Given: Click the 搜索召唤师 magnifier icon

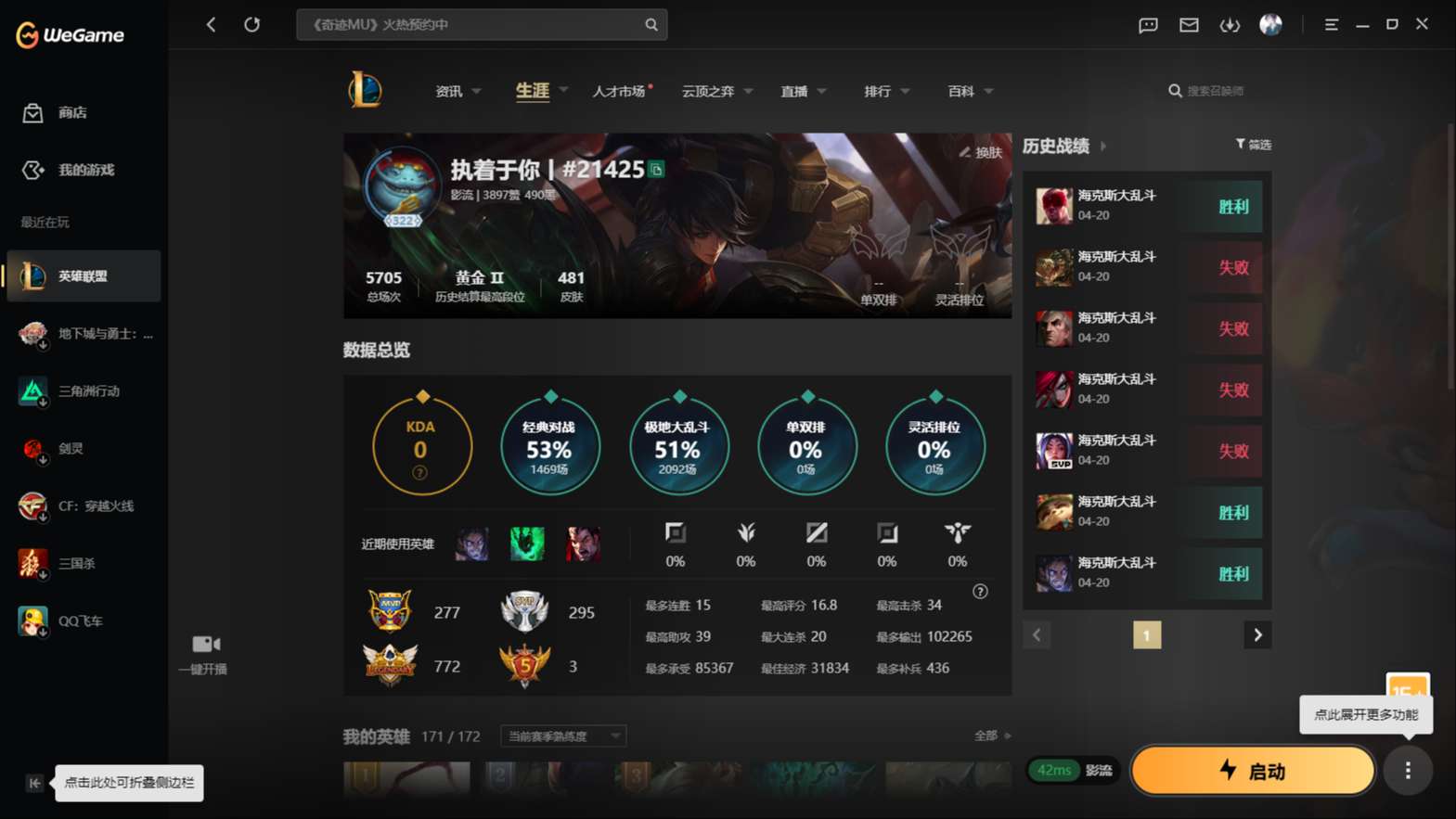Looking at the screenshot, I should click(1174, 90).
